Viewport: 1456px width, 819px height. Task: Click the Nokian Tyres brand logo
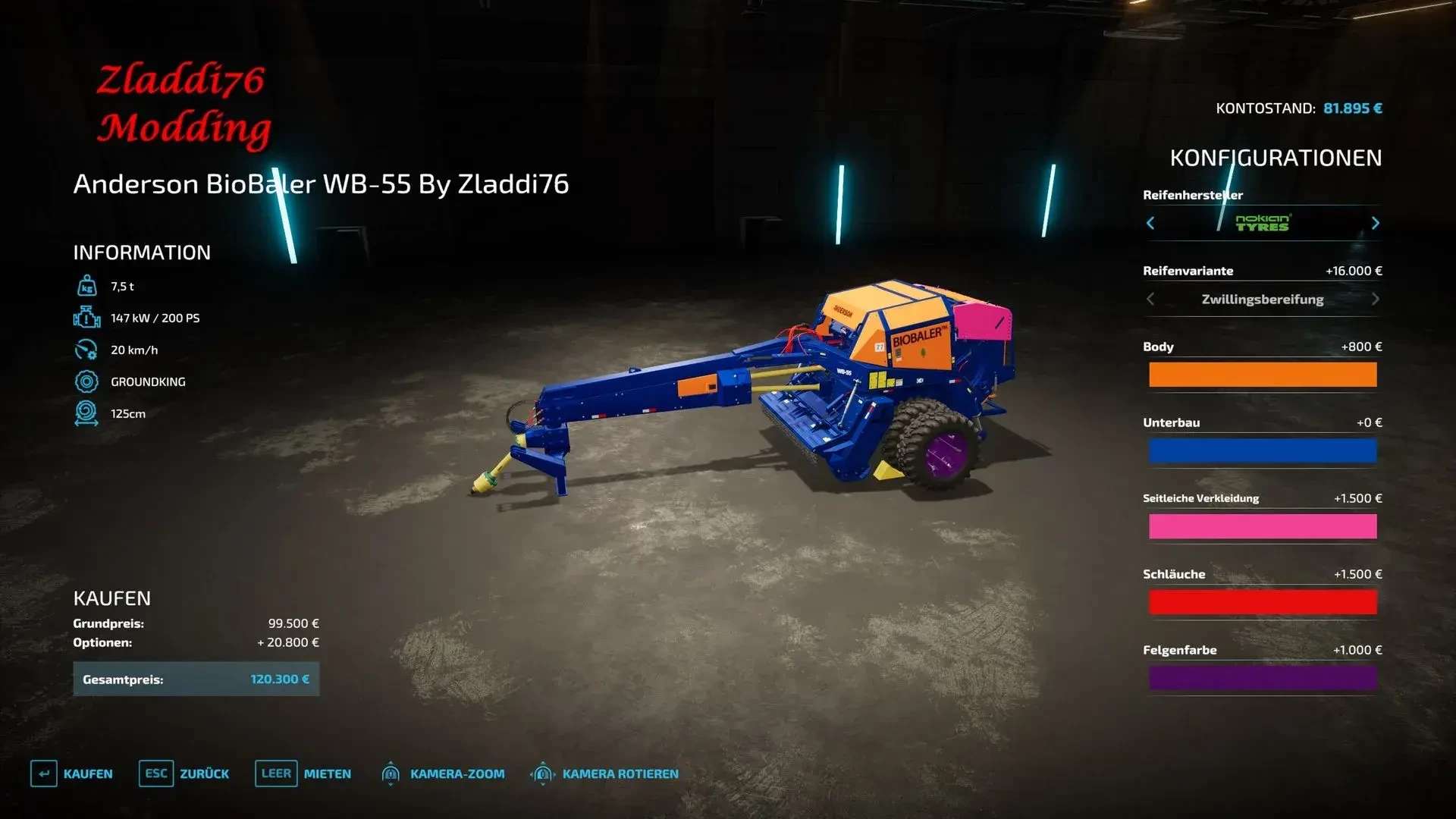click(1262, 223)
